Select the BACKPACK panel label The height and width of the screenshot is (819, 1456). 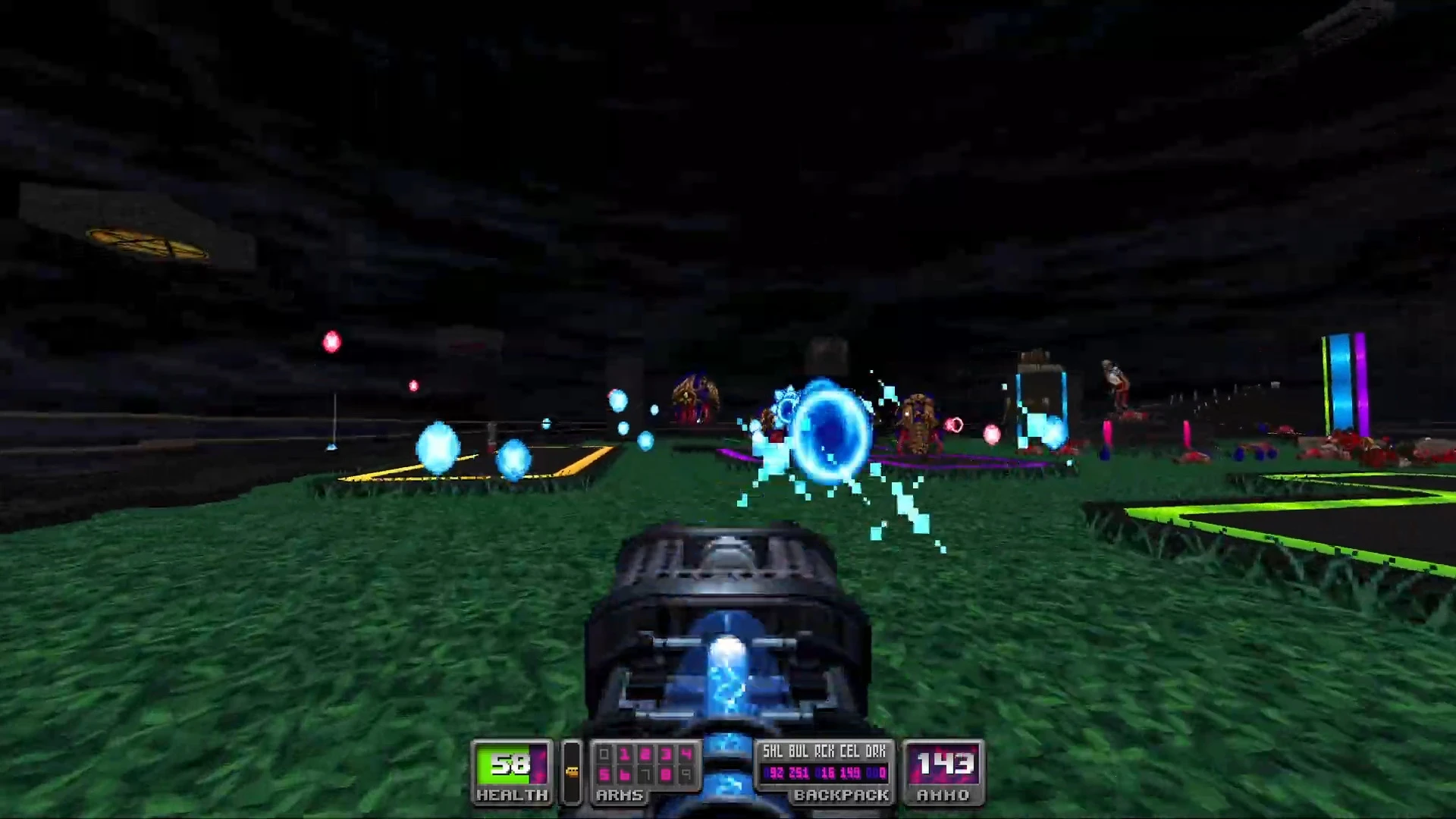842,794
